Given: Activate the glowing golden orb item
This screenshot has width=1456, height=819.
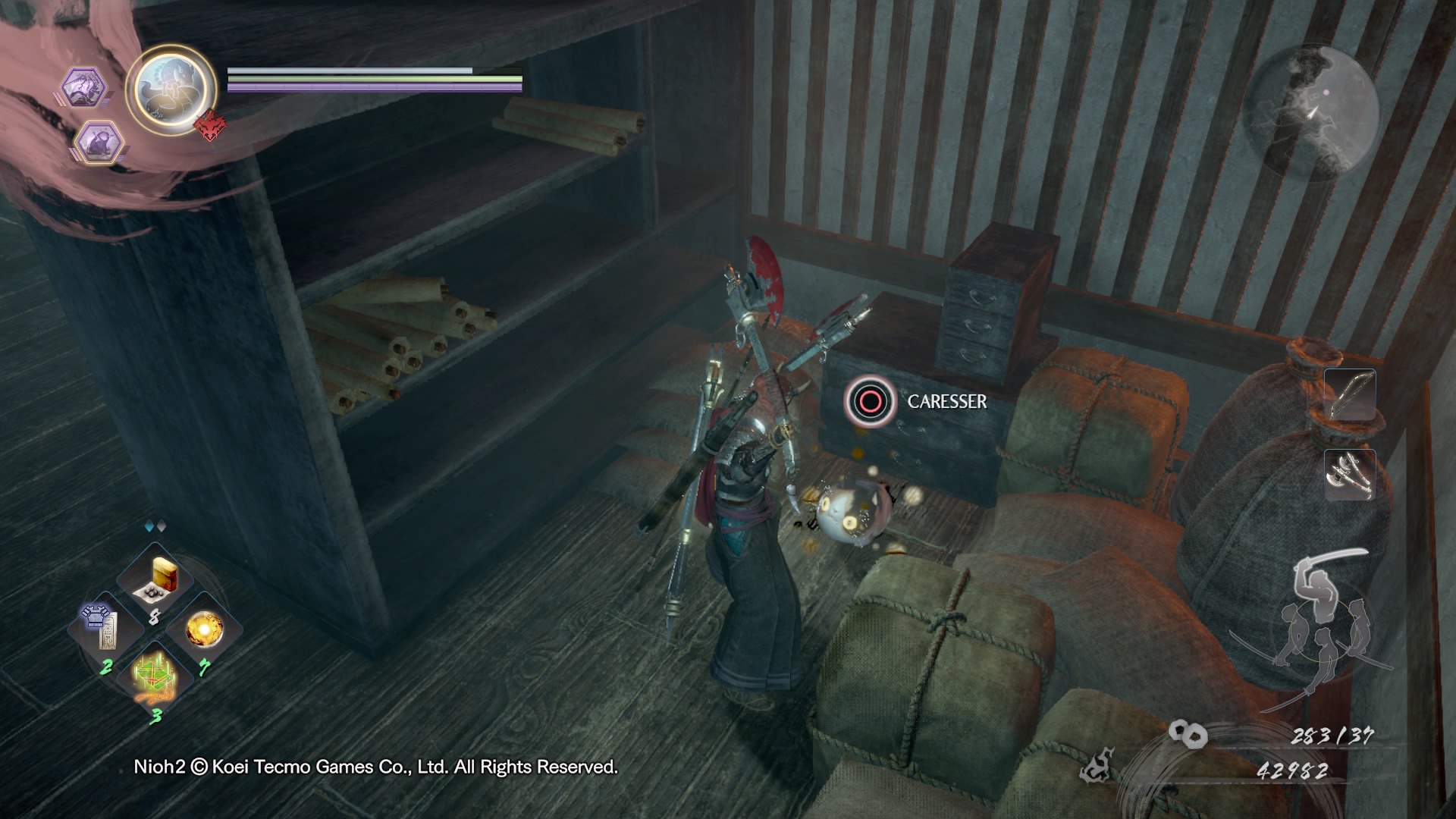Looking at the screenshot, I should click(204, 629).
